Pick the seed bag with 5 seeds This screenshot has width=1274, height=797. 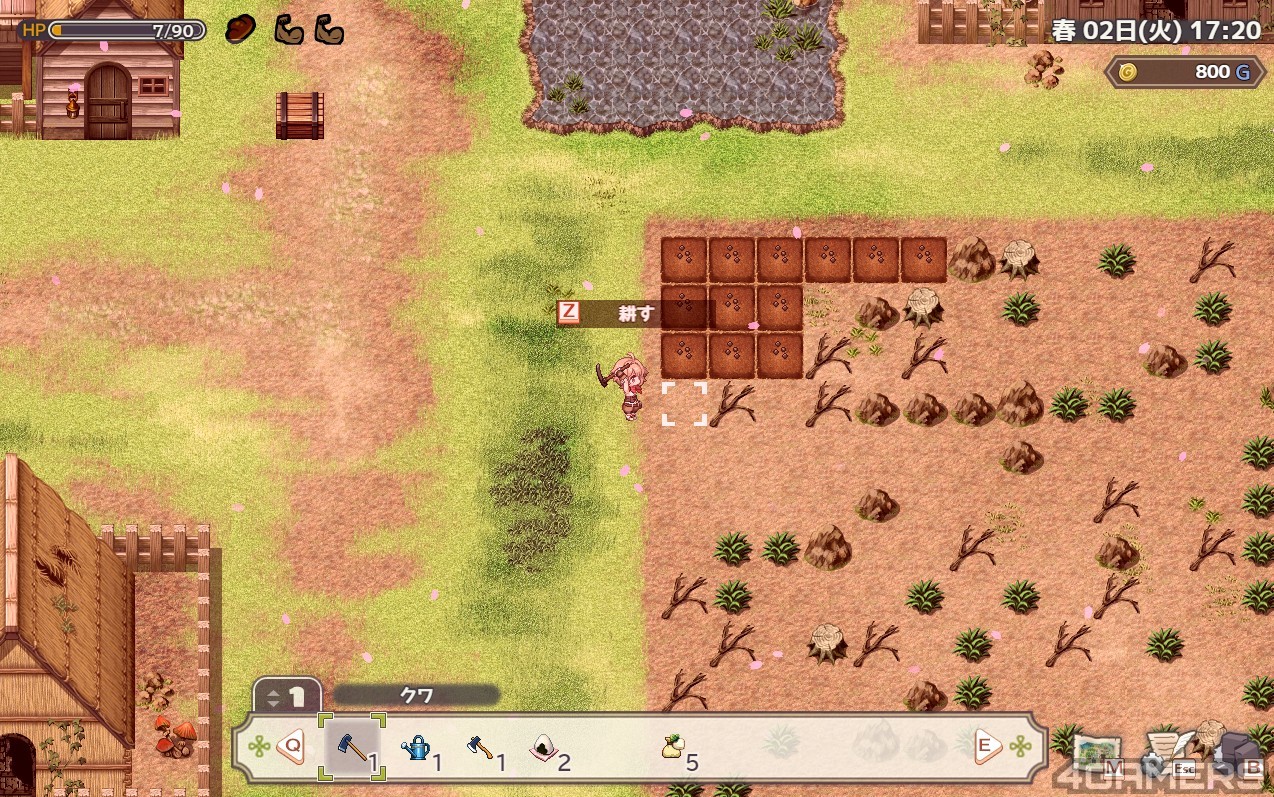pyautogui.click(x=672, y=747)
